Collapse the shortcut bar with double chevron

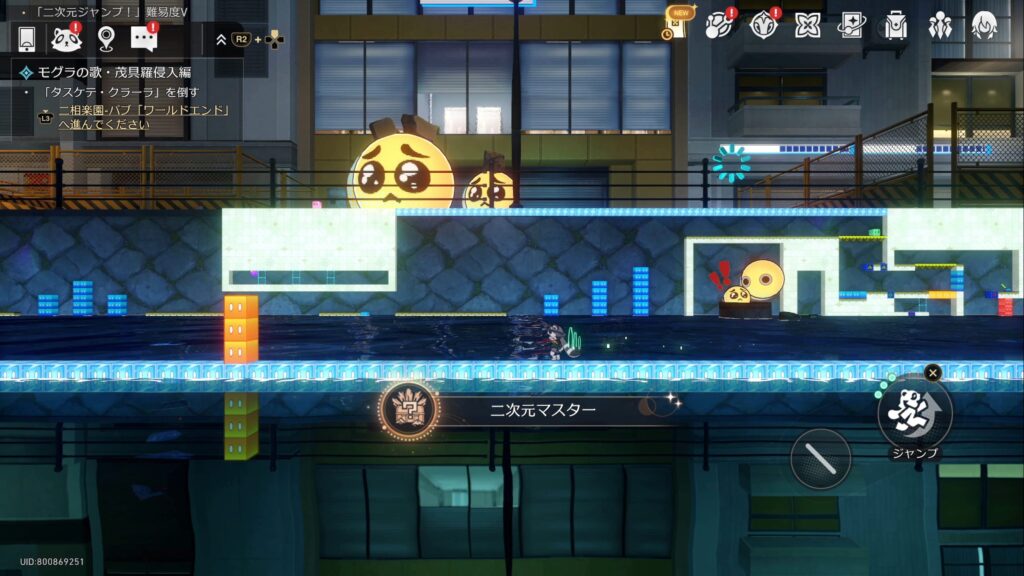click(x=221, y=40)
